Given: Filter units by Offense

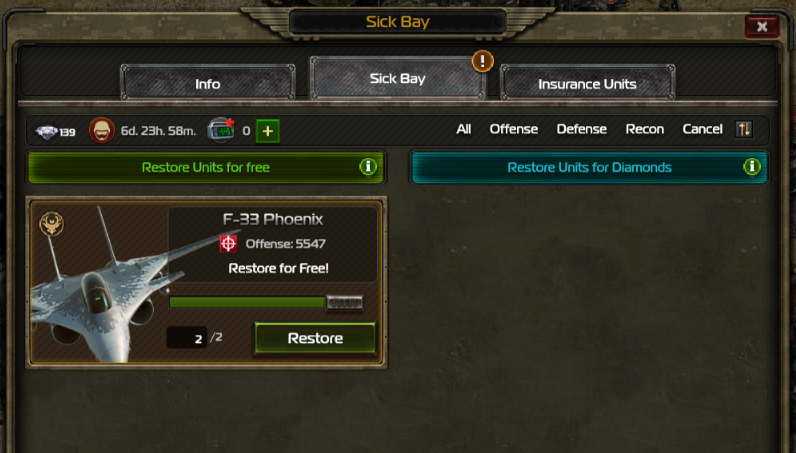Looking at the screenshot, I should pyautogui.click(x=513, y=129).
